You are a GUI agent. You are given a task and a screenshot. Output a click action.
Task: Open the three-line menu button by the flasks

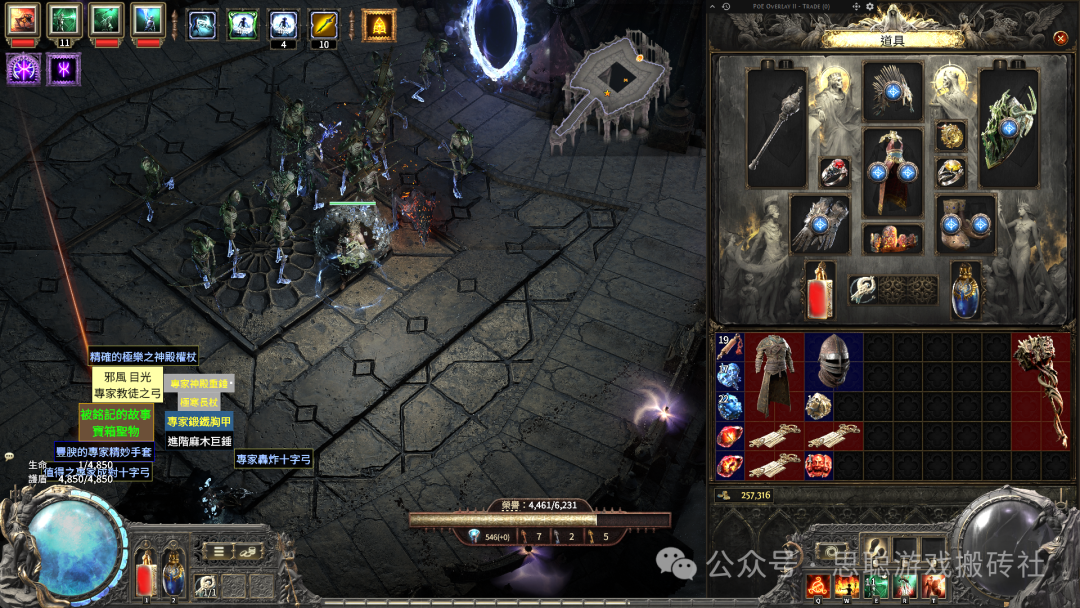coord(218,551)
